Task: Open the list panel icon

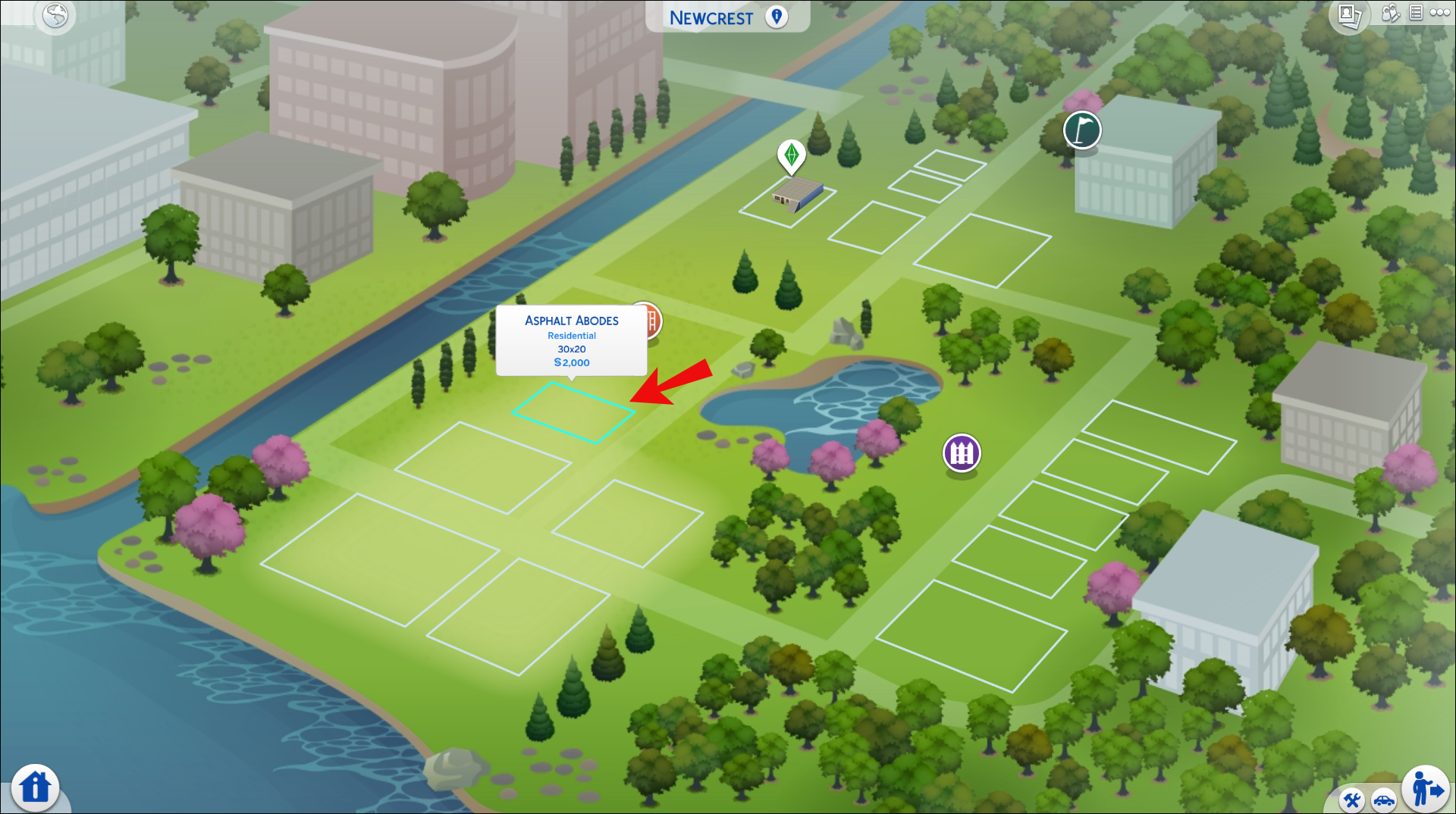Action: [1416, 13]
